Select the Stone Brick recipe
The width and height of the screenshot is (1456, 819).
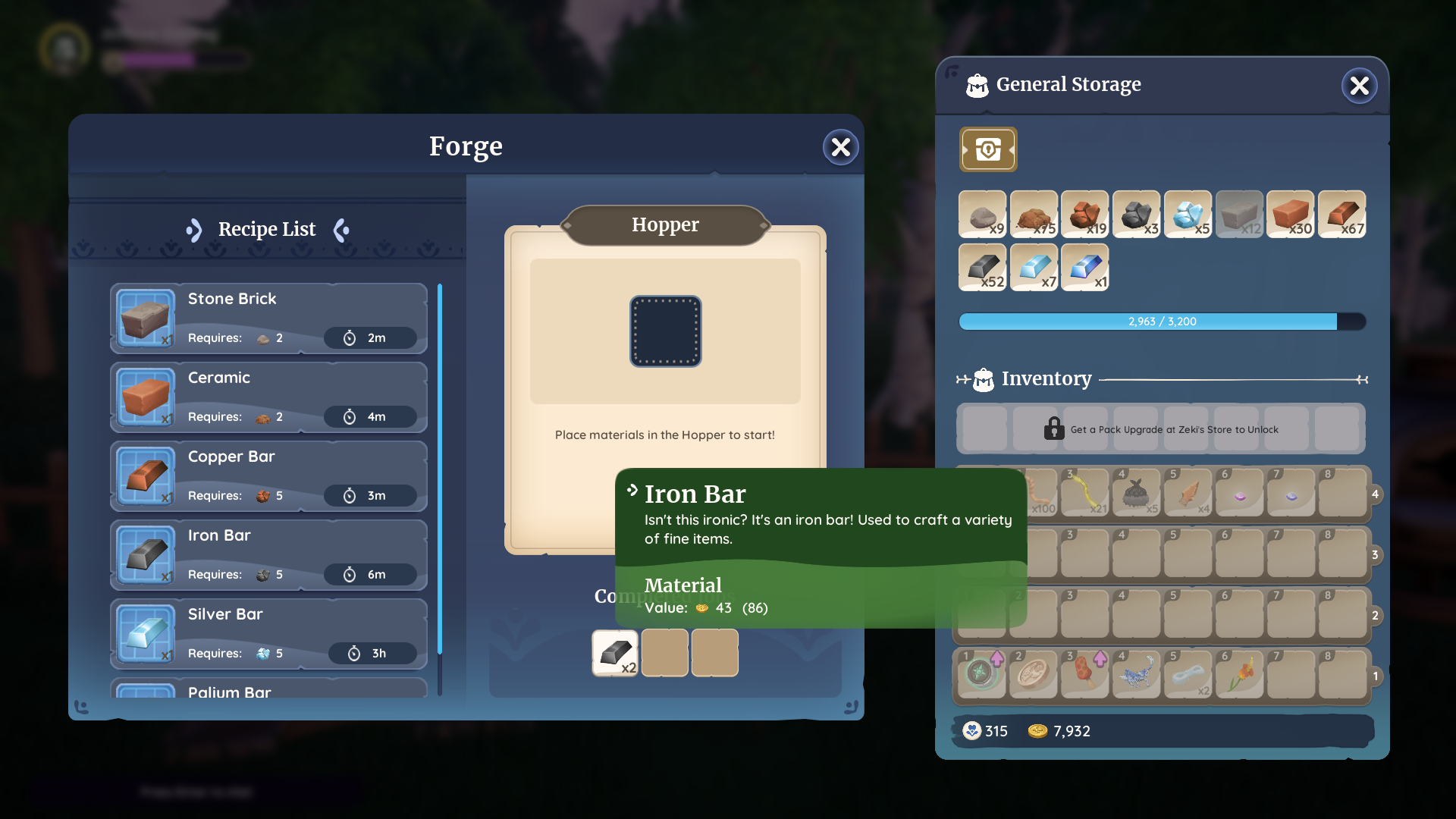pos(268,318)
